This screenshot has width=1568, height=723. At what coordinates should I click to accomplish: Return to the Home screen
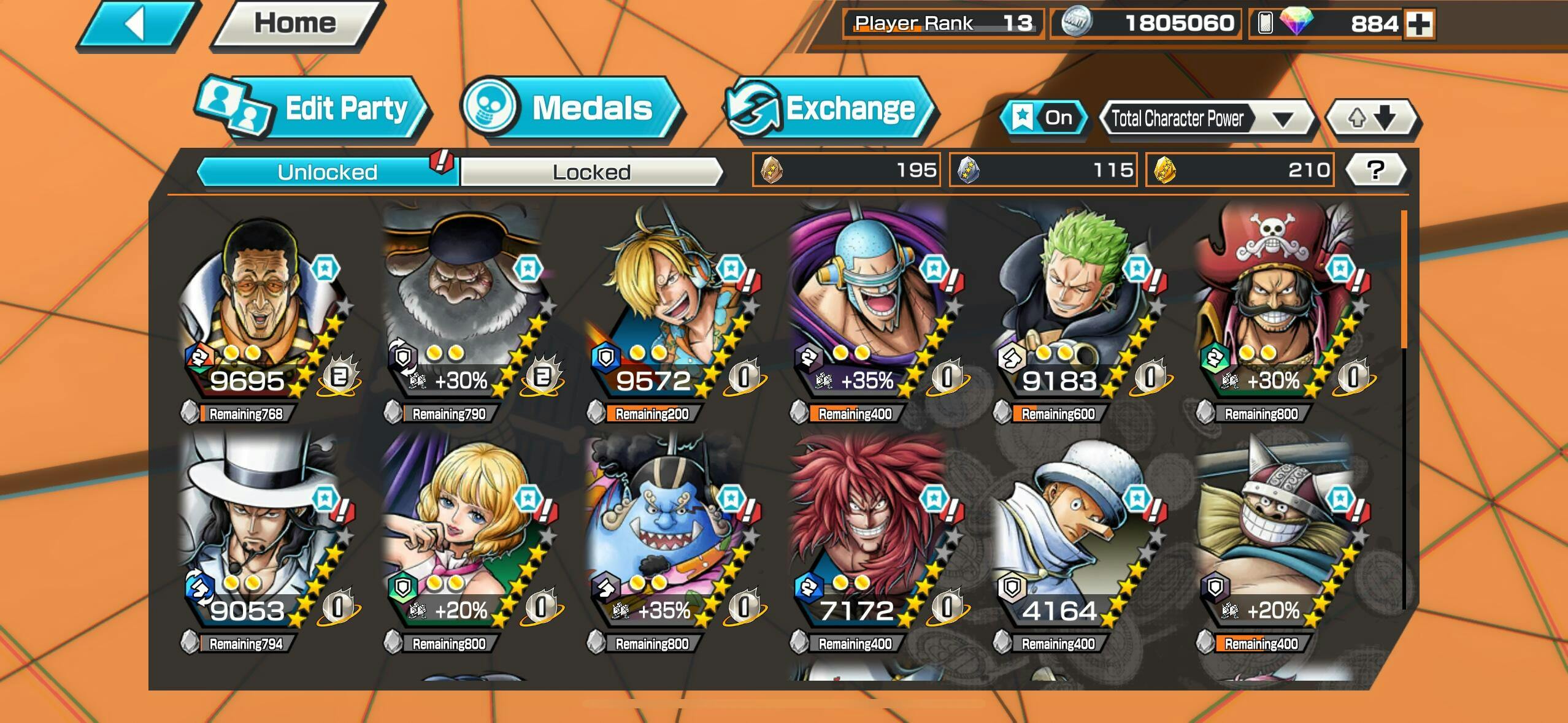(295, 23)
